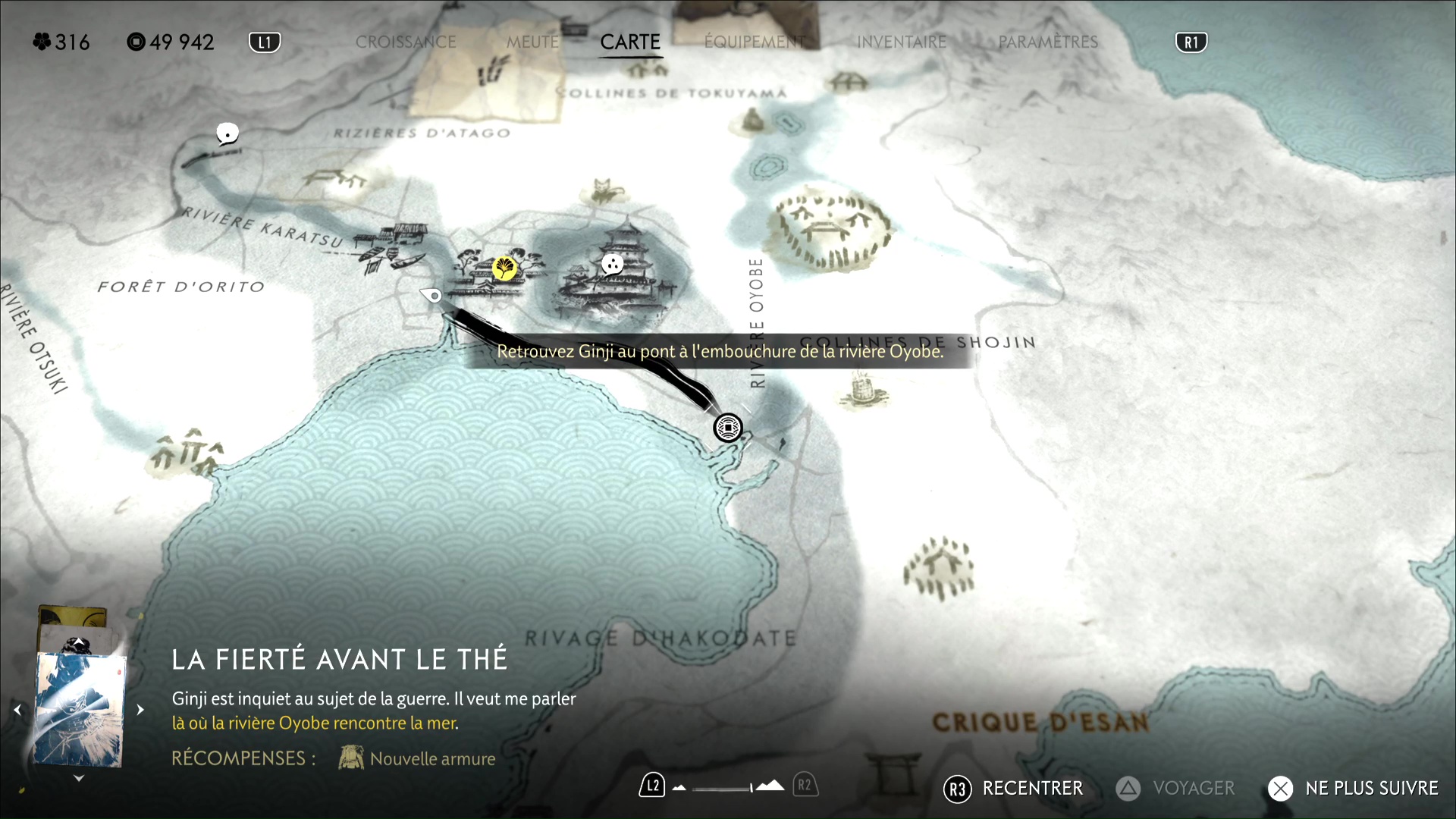Click the yellow tree marker on the map

point(504,267)
